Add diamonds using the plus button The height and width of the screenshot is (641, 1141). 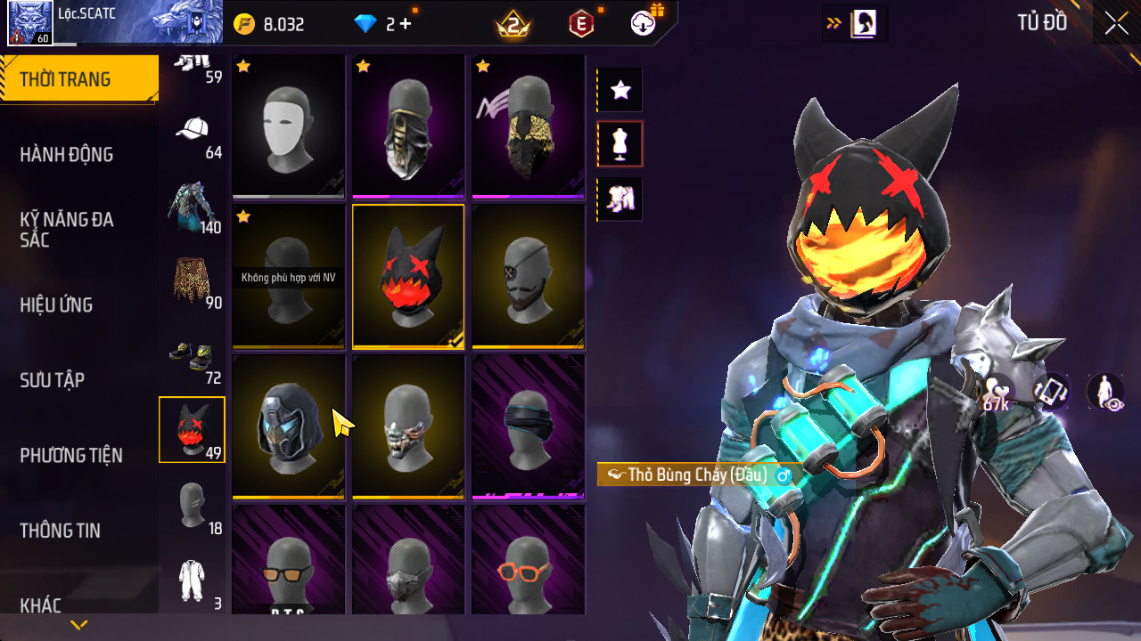[405, 24]
